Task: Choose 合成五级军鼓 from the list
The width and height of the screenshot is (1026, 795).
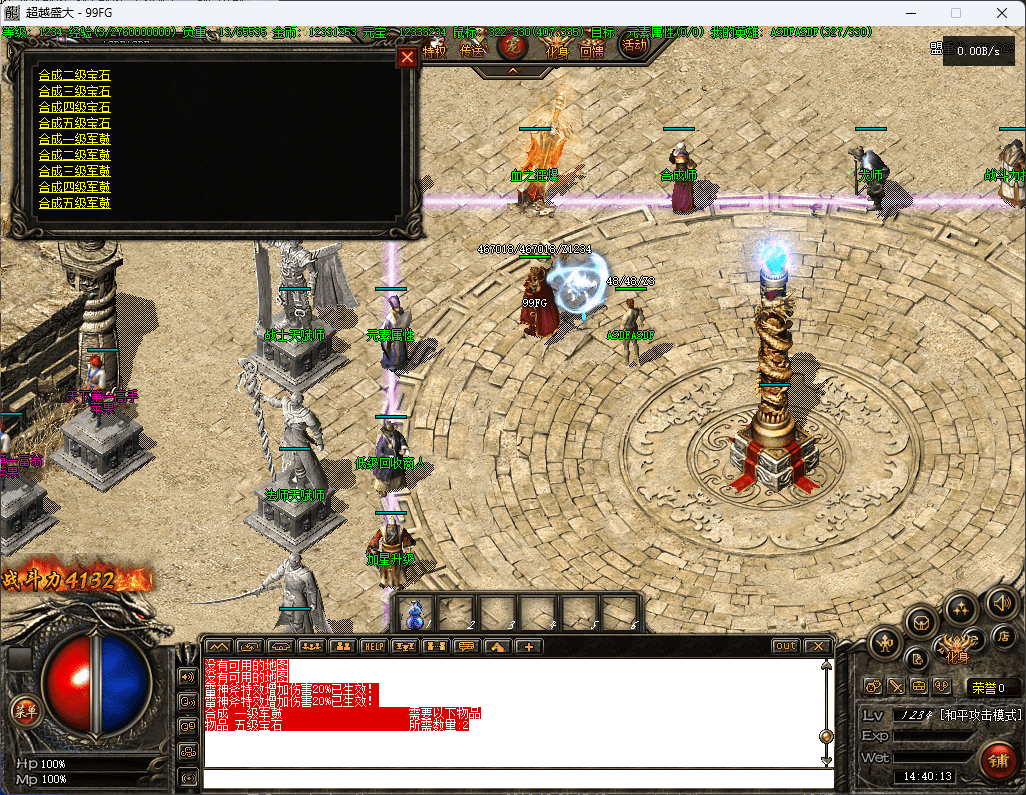Action: 74,203
